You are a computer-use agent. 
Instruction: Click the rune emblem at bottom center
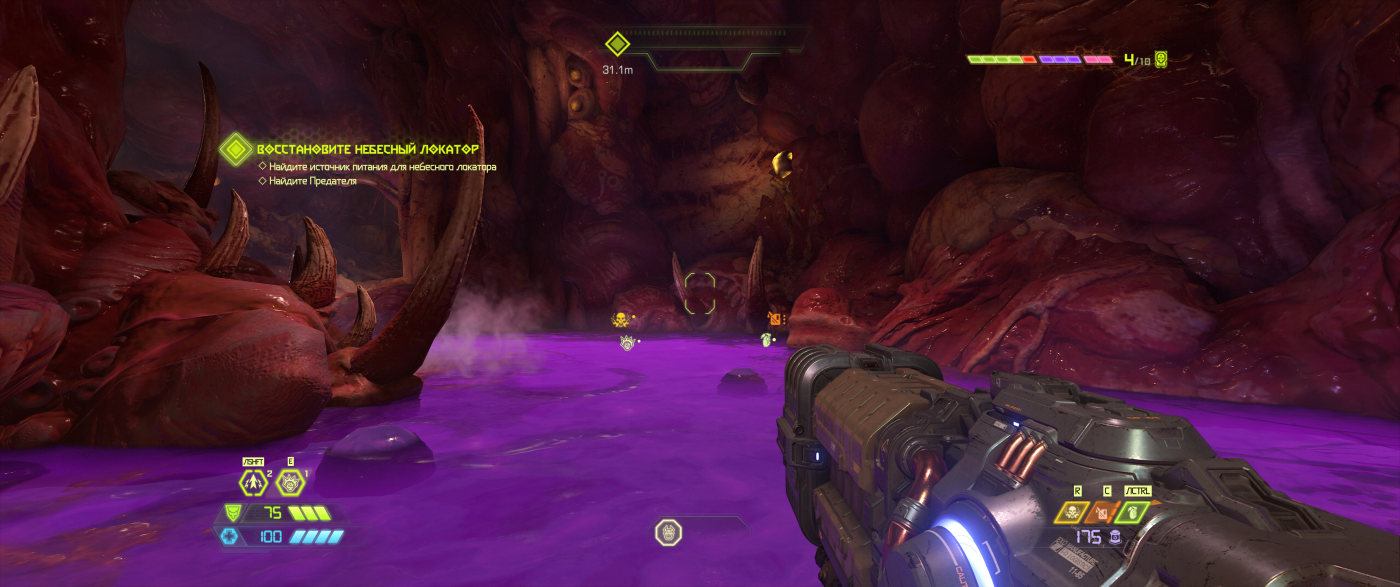pos(667,533)
